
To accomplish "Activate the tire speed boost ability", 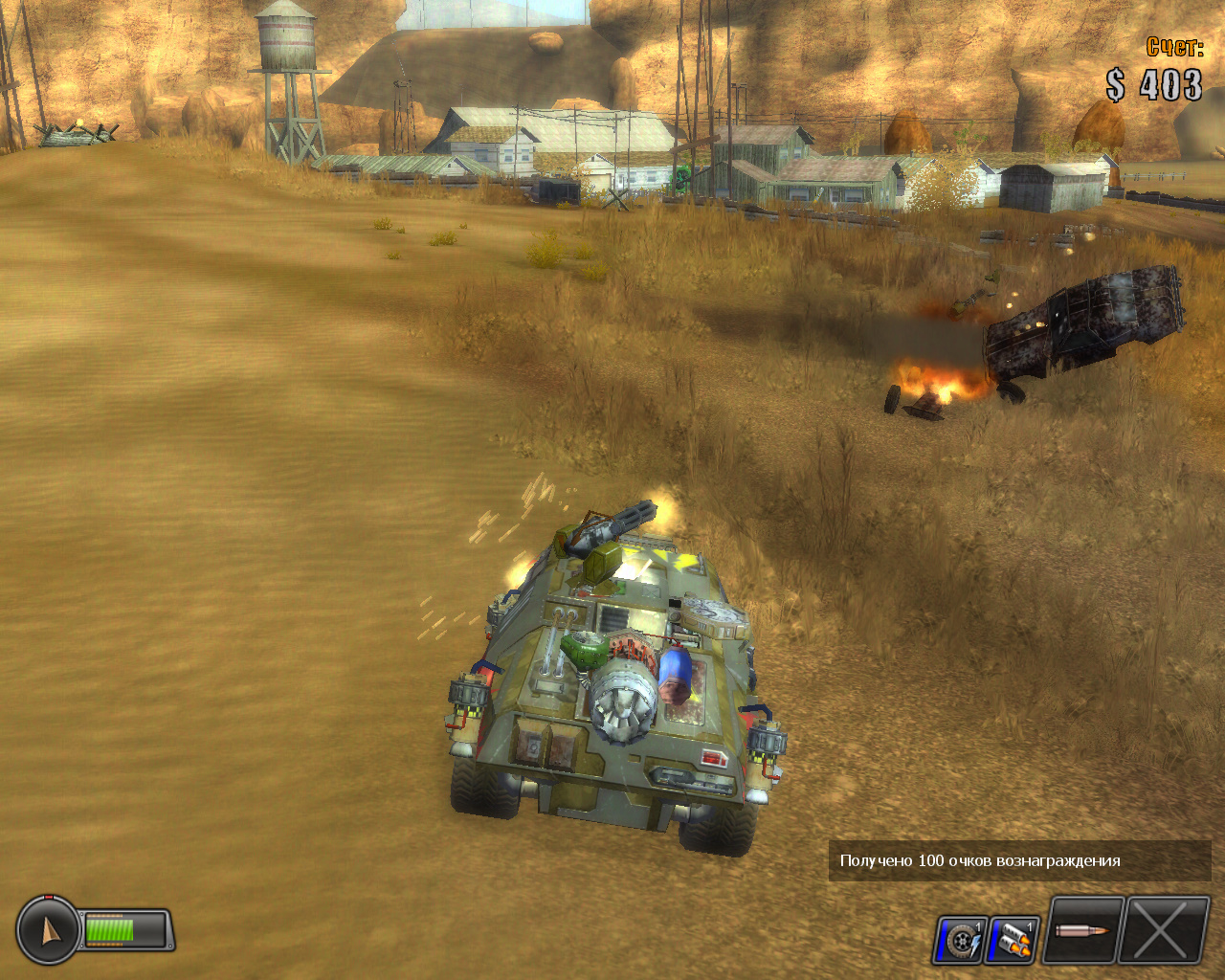I will pyautogui.click(x=960, y=940).
